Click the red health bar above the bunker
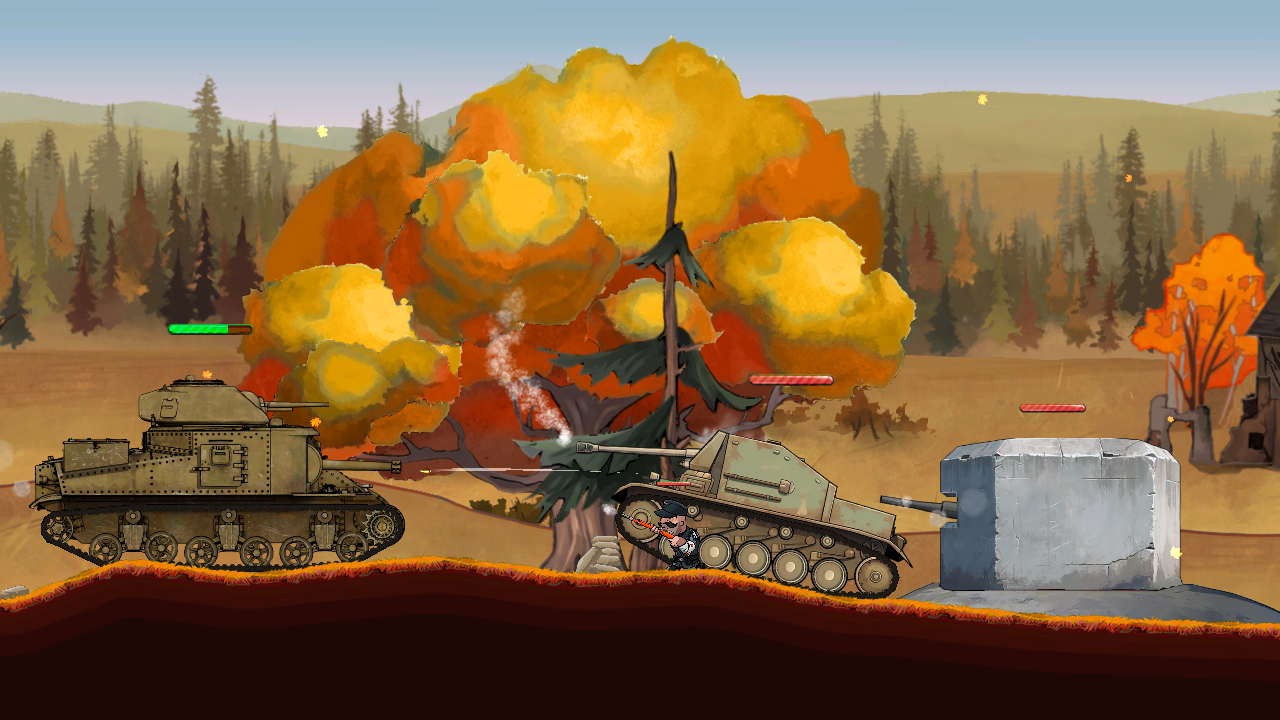Viewport: 1280px width, 720px height. pyautogui.click(x=1052, y=408)
